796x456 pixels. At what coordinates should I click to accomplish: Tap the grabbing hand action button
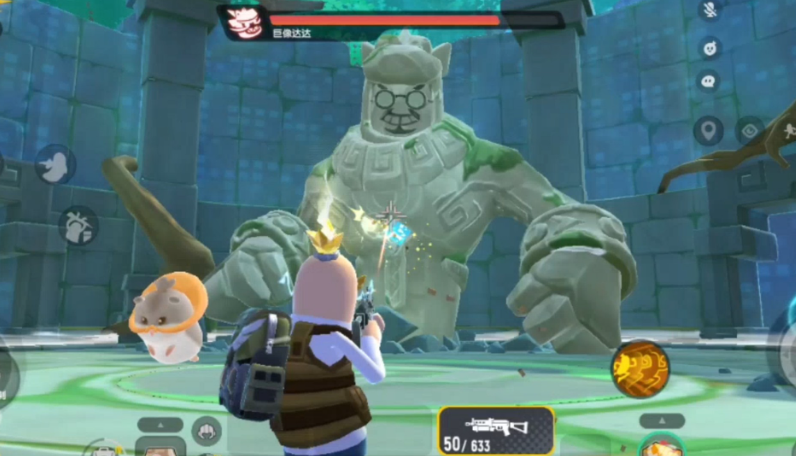[x=78, y=225]
